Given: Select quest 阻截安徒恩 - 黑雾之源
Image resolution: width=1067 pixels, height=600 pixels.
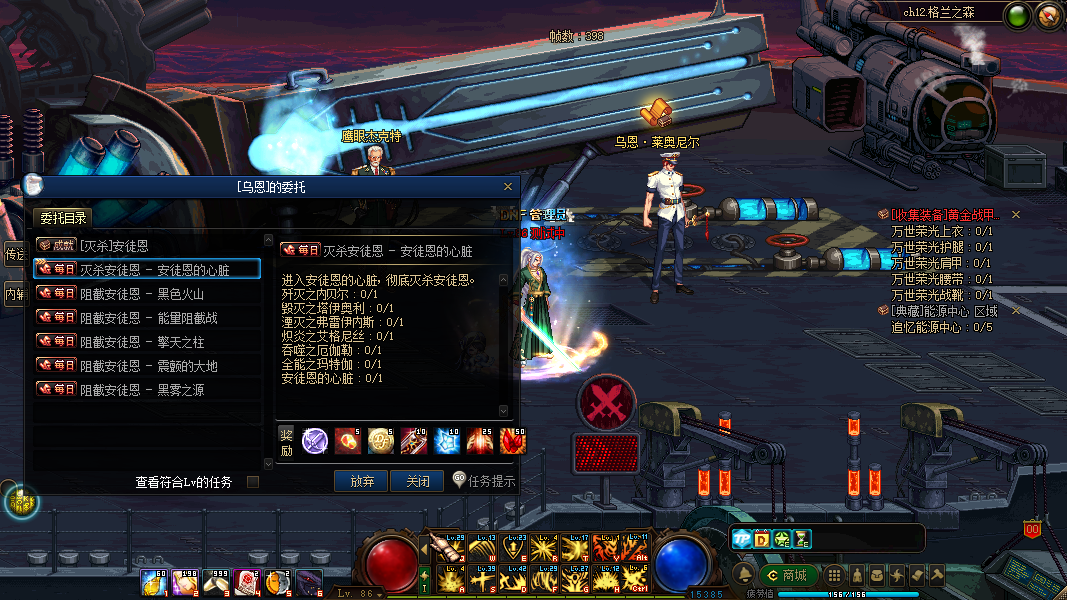Looking at the screenshot, I should [146, 390].
